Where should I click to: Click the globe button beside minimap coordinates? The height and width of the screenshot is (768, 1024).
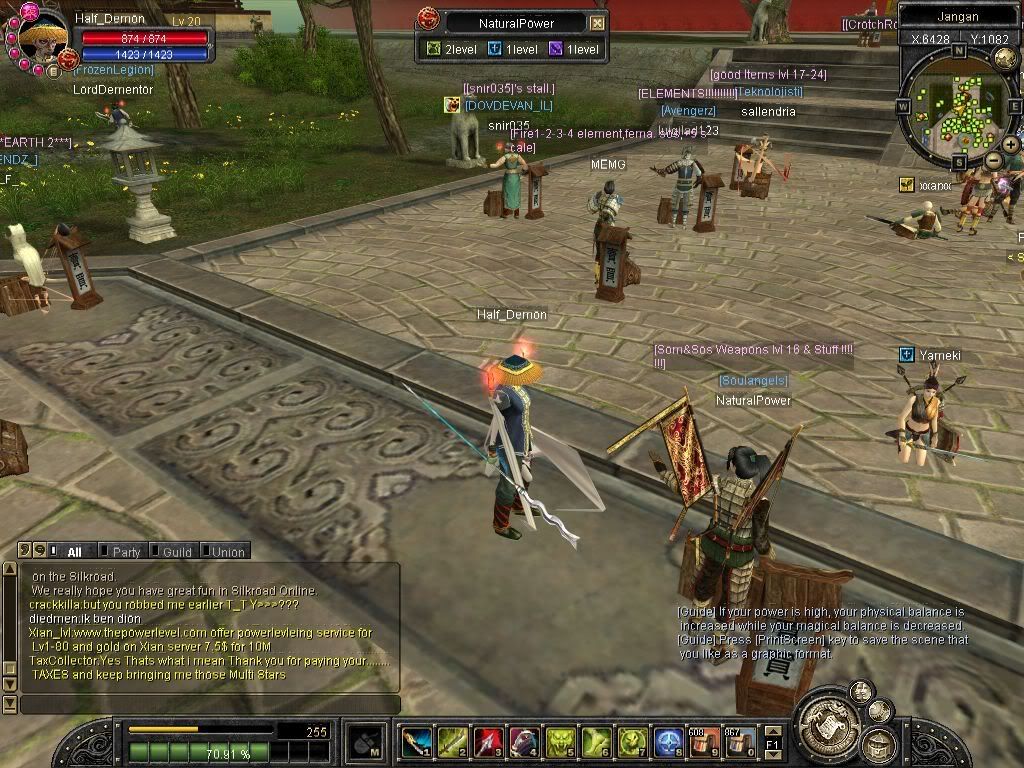(x=1005, y=59)
